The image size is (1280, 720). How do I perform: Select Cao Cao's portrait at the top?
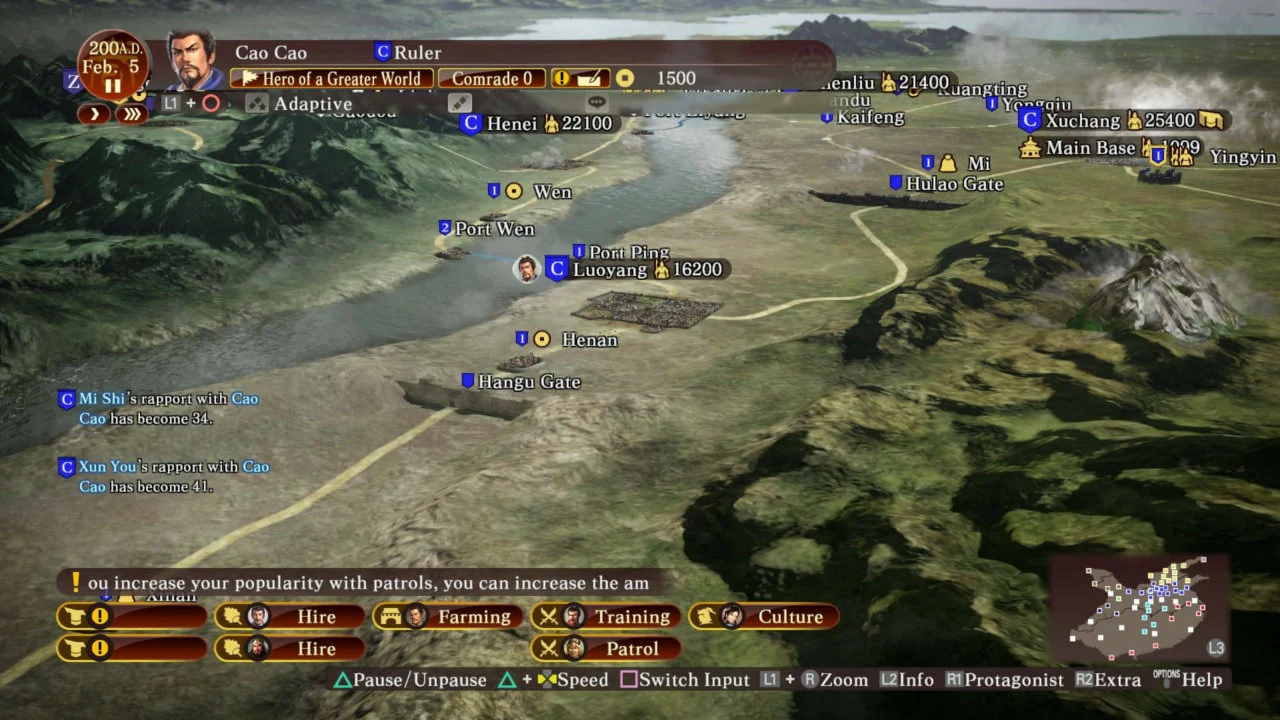(x=191, y=60)
